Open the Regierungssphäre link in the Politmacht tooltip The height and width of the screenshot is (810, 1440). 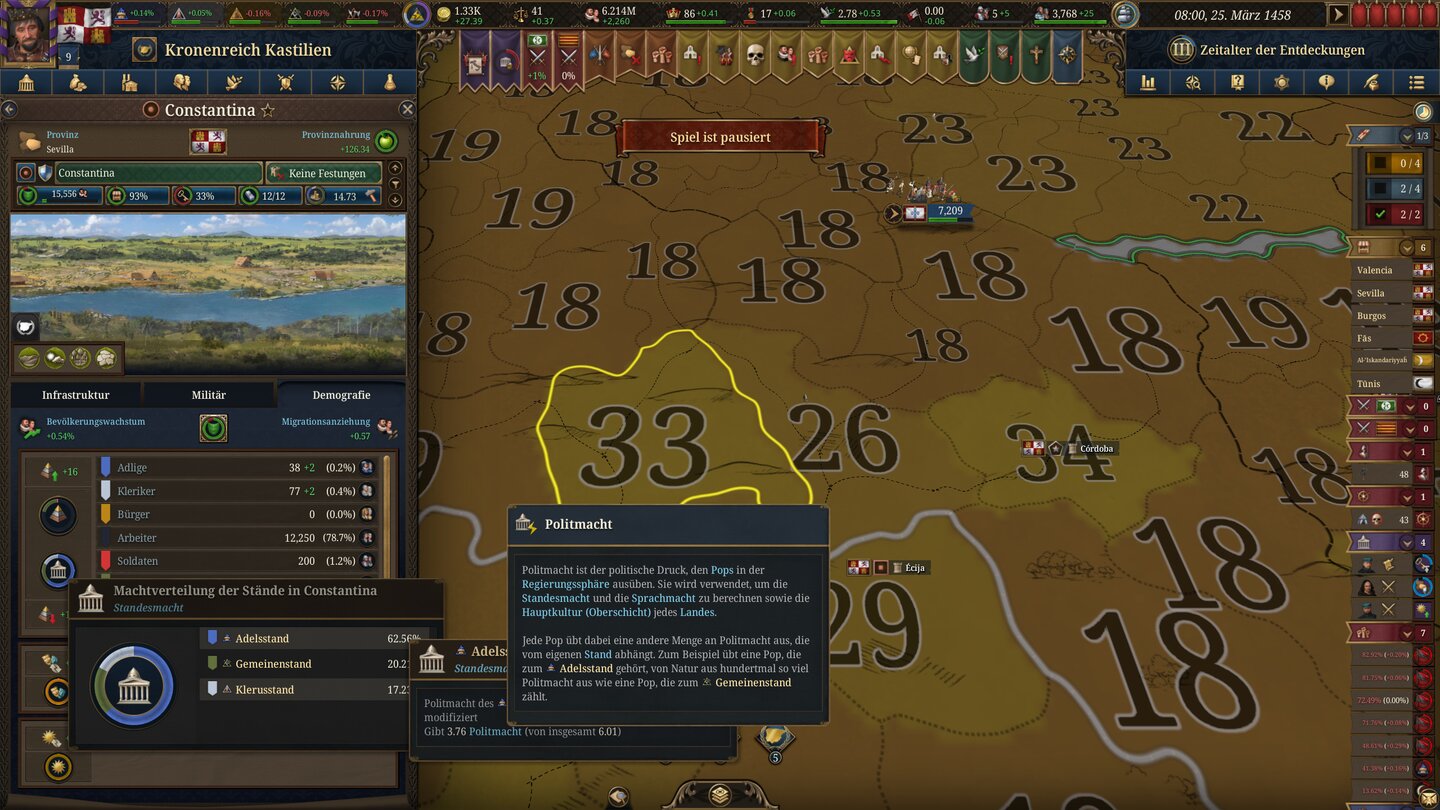pos(563,582)
